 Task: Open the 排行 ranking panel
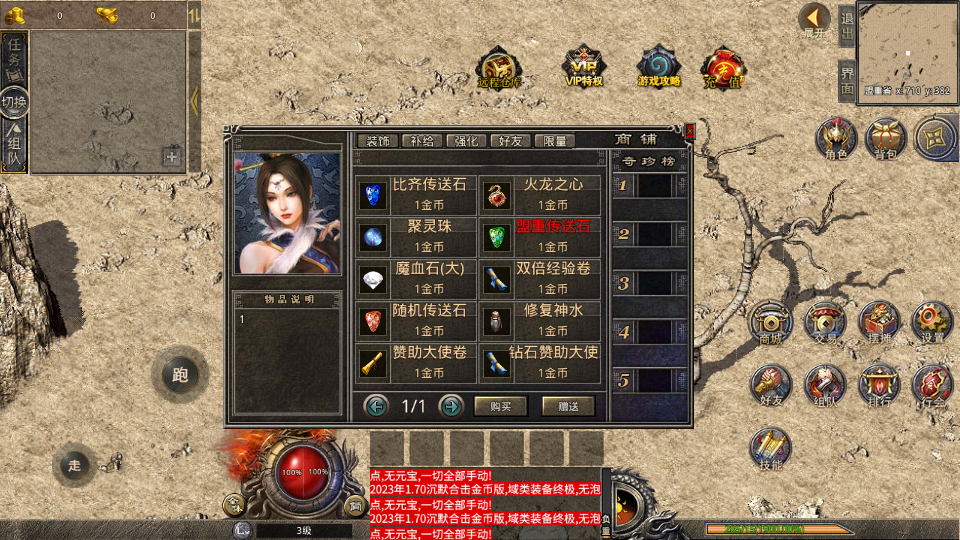[x=878, y=385]
